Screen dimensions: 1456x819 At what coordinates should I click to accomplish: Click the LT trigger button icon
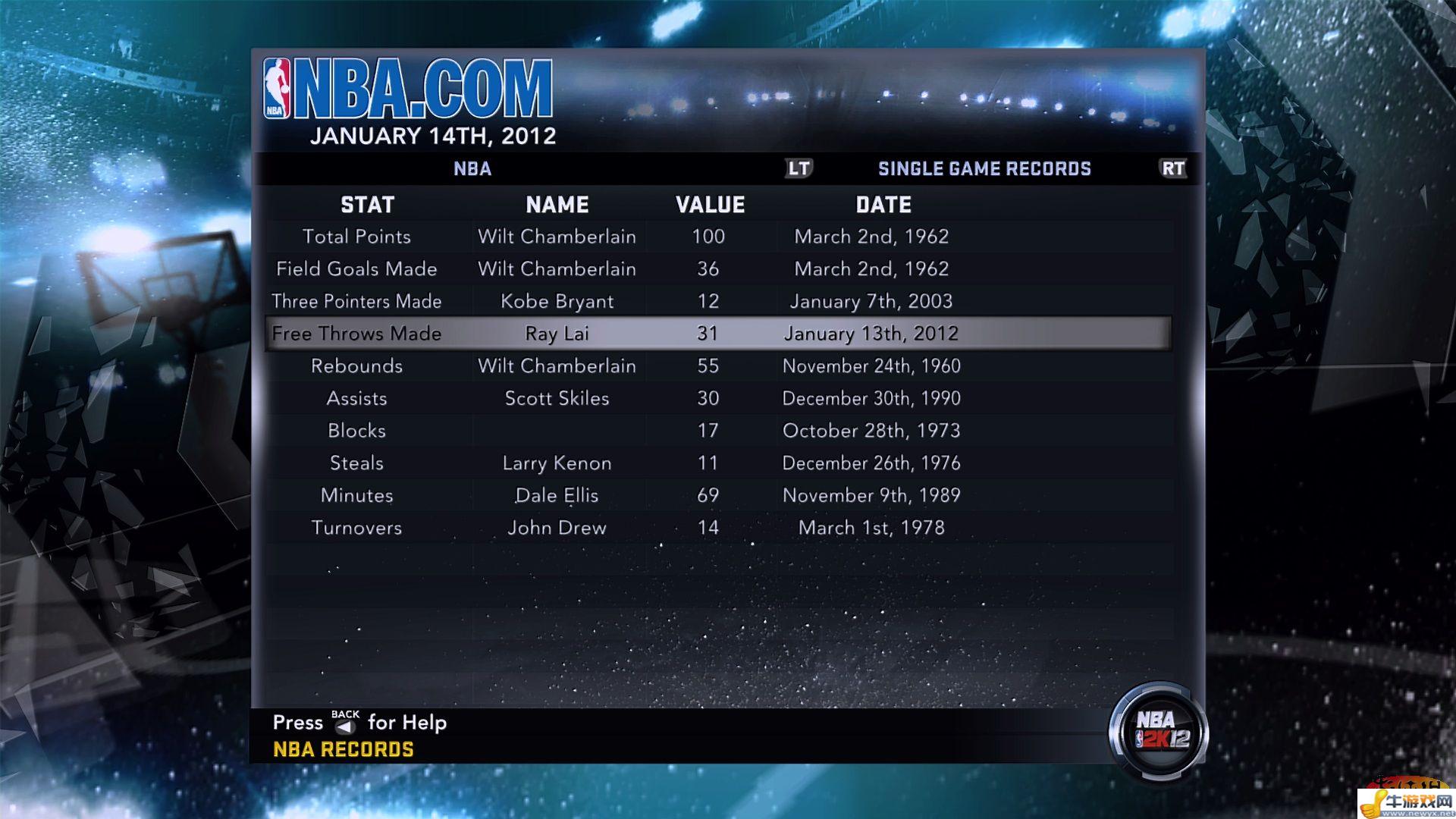point(800,168)
